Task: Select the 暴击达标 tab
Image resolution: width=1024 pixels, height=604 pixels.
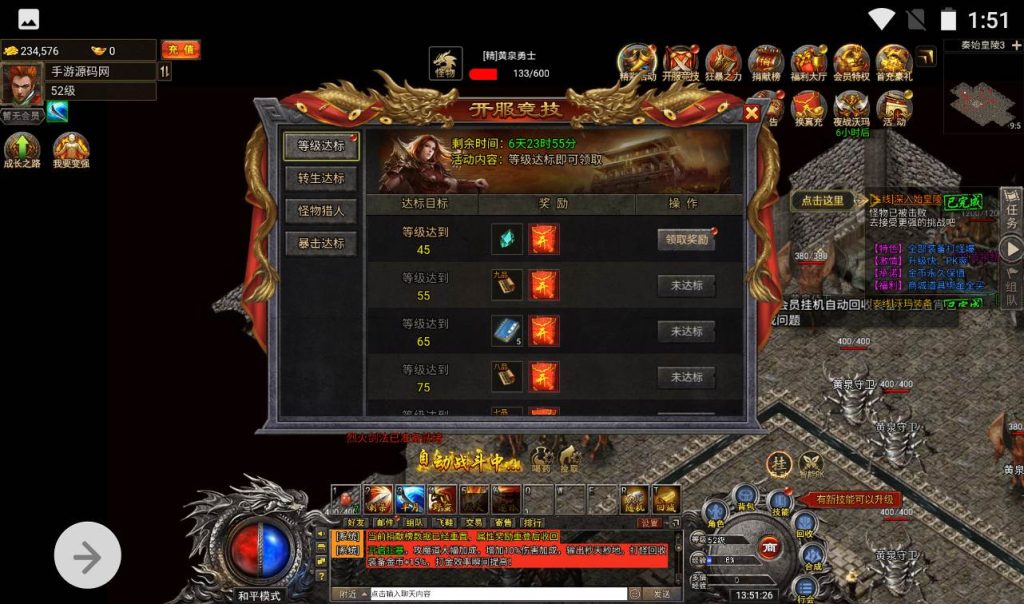Action: [x=321, y=243]
